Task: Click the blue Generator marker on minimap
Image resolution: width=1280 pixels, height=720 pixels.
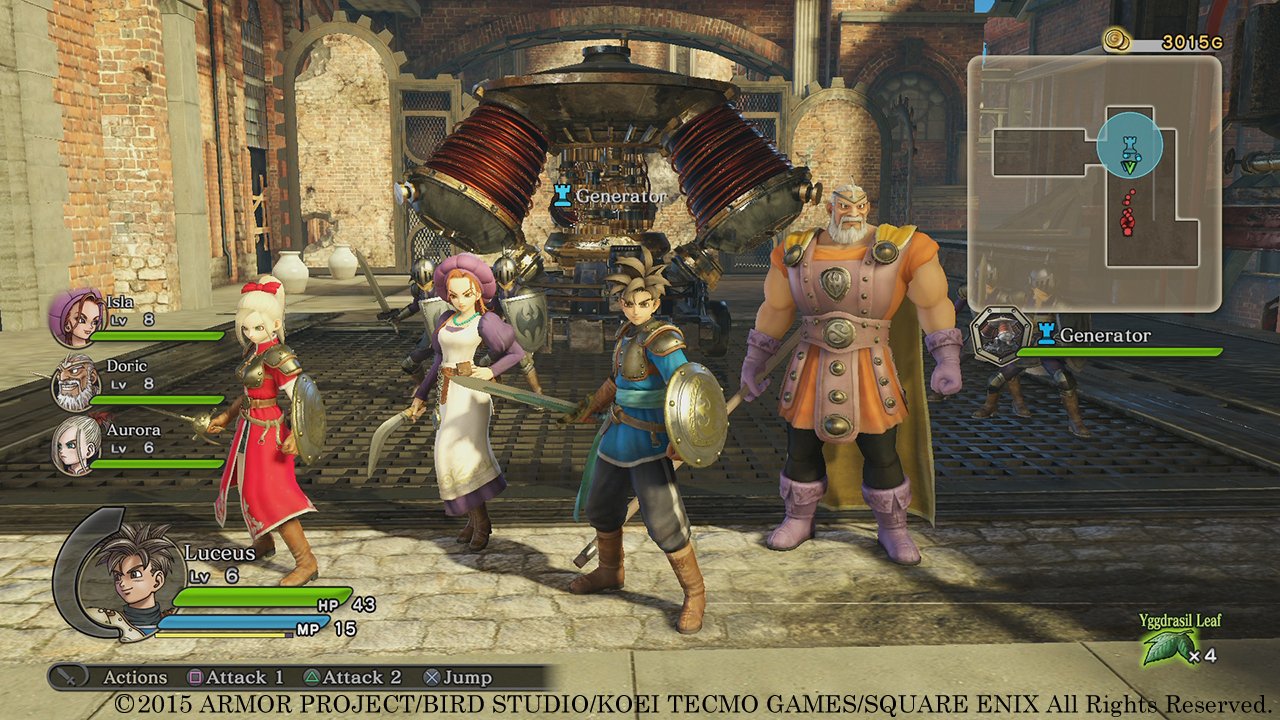Action: point(1129,146)
